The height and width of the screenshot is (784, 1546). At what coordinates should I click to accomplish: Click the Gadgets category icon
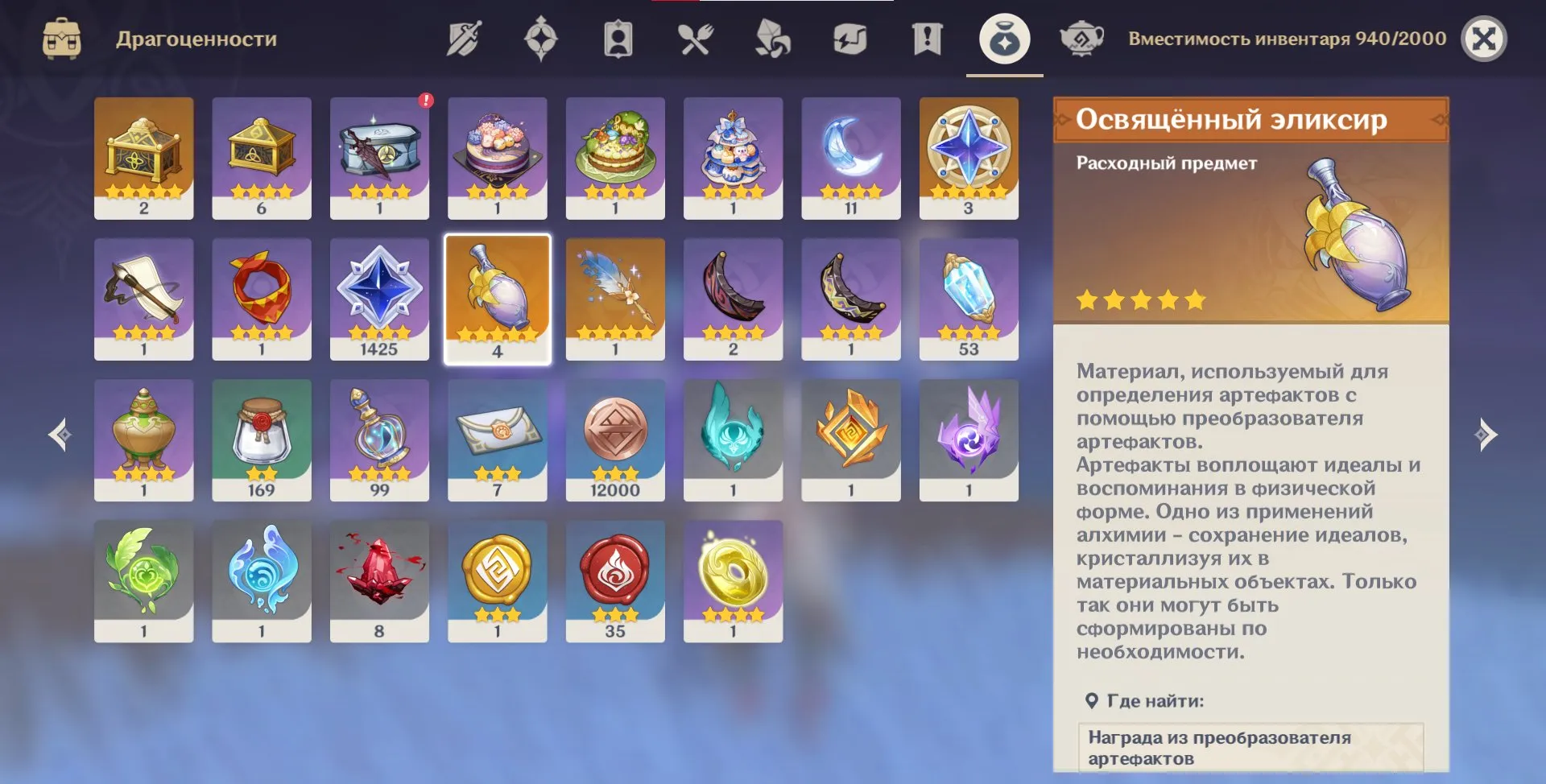tap(850, 36)
